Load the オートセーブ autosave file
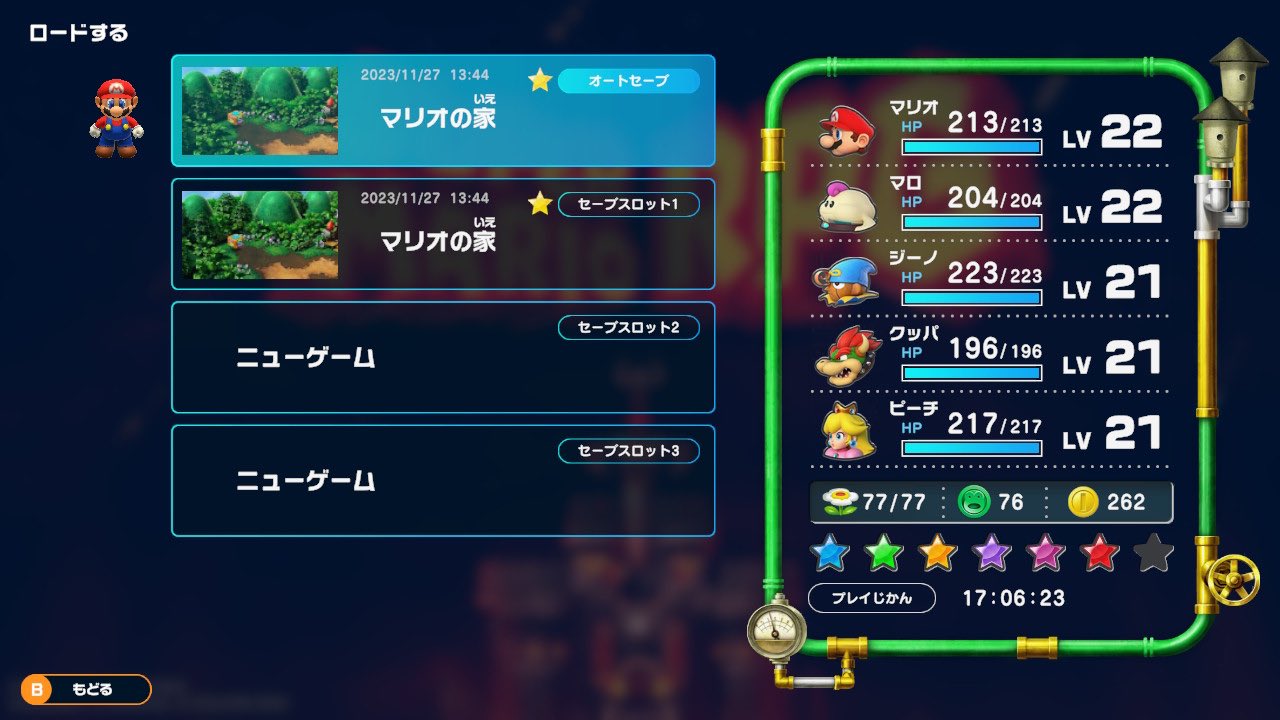Screen dimensions: 1280x720 443,110
